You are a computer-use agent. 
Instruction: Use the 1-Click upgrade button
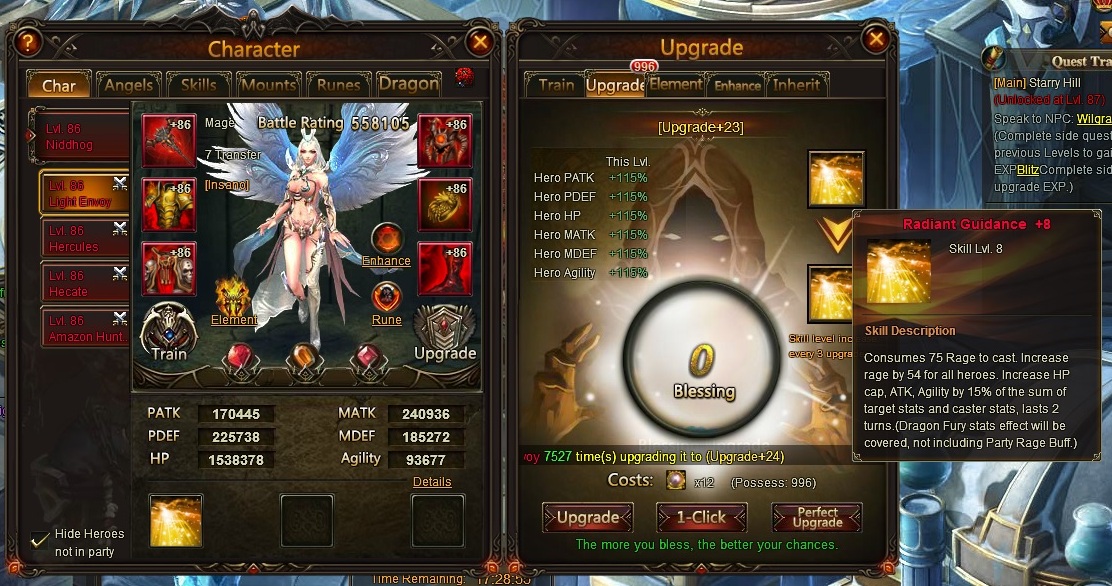pos(702,517)
